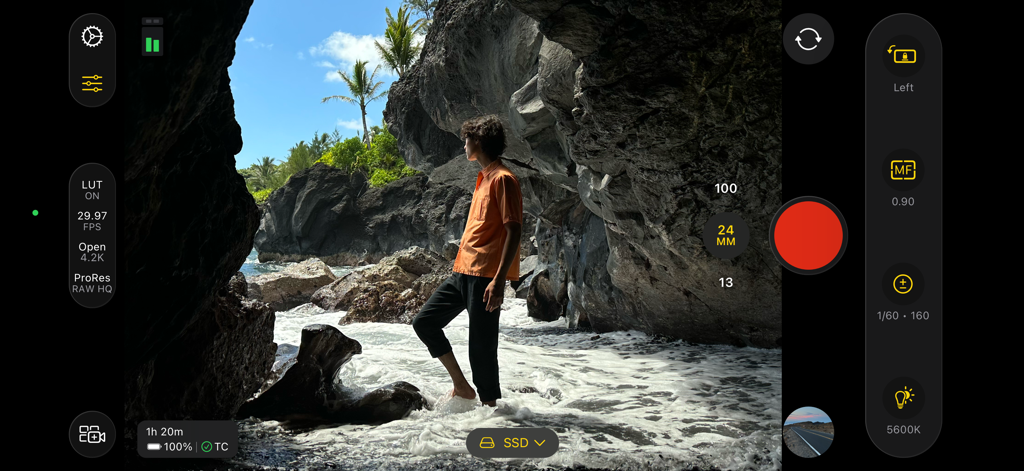Select the 100 mm lens
The image size is (1024, 471).
(726, 188)
